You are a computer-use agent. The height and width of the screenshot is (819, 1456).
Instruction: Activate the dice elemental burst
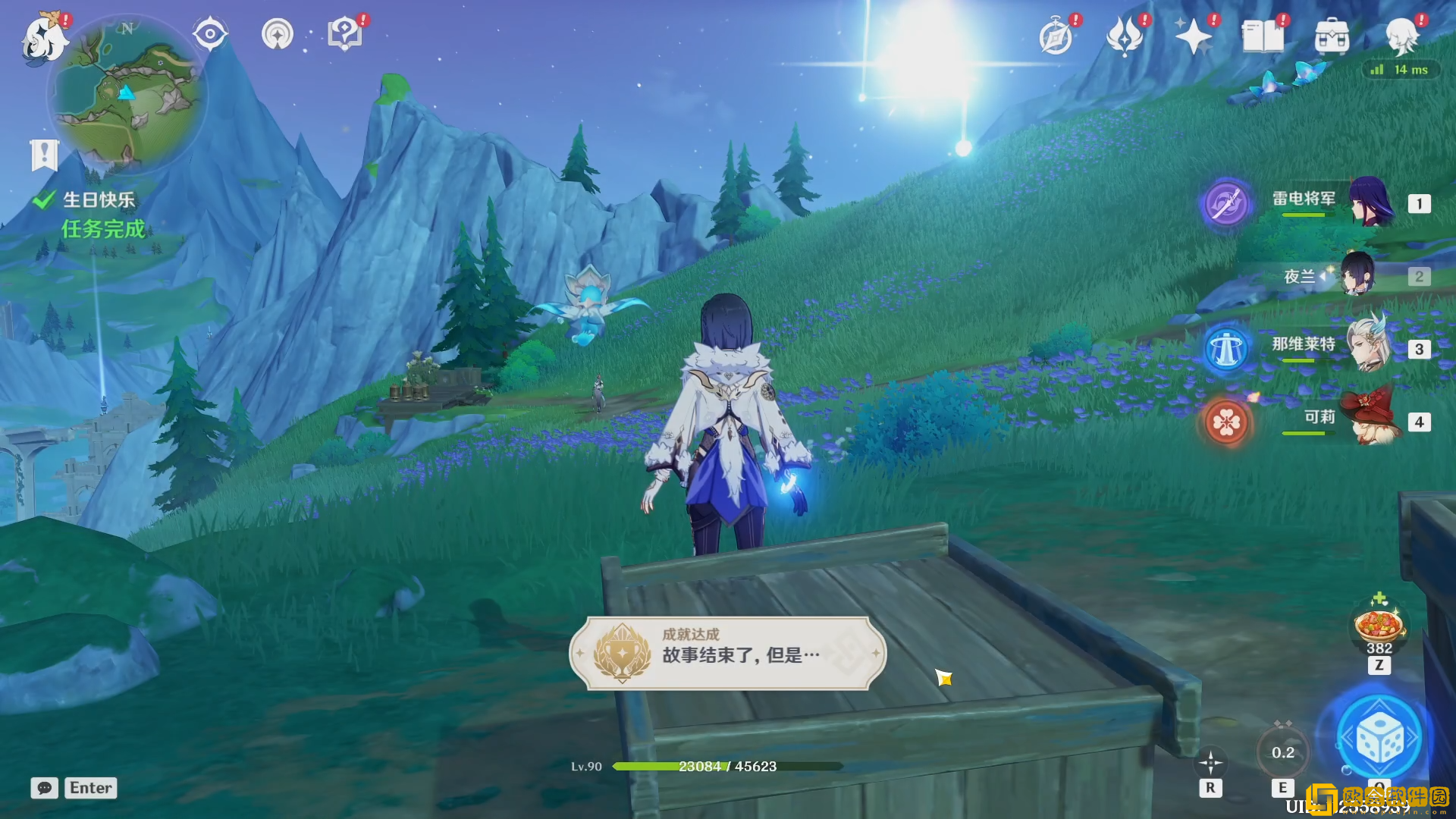tap(1379, 739)
